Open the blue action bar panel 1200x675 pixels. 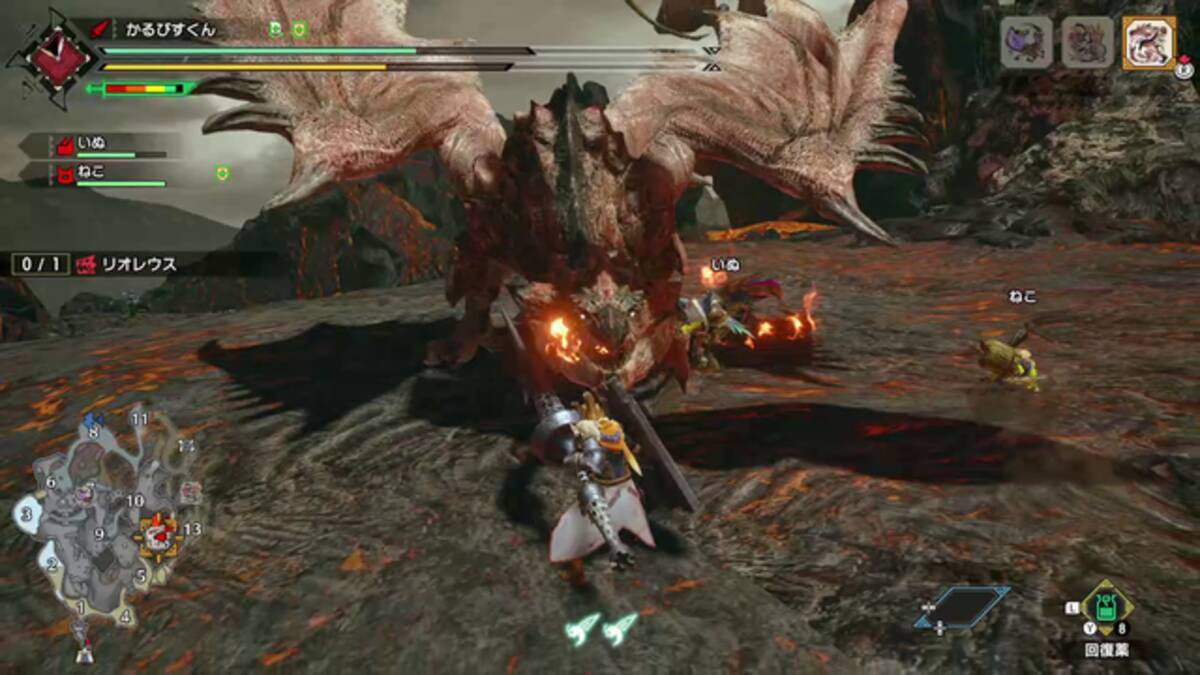961,607
